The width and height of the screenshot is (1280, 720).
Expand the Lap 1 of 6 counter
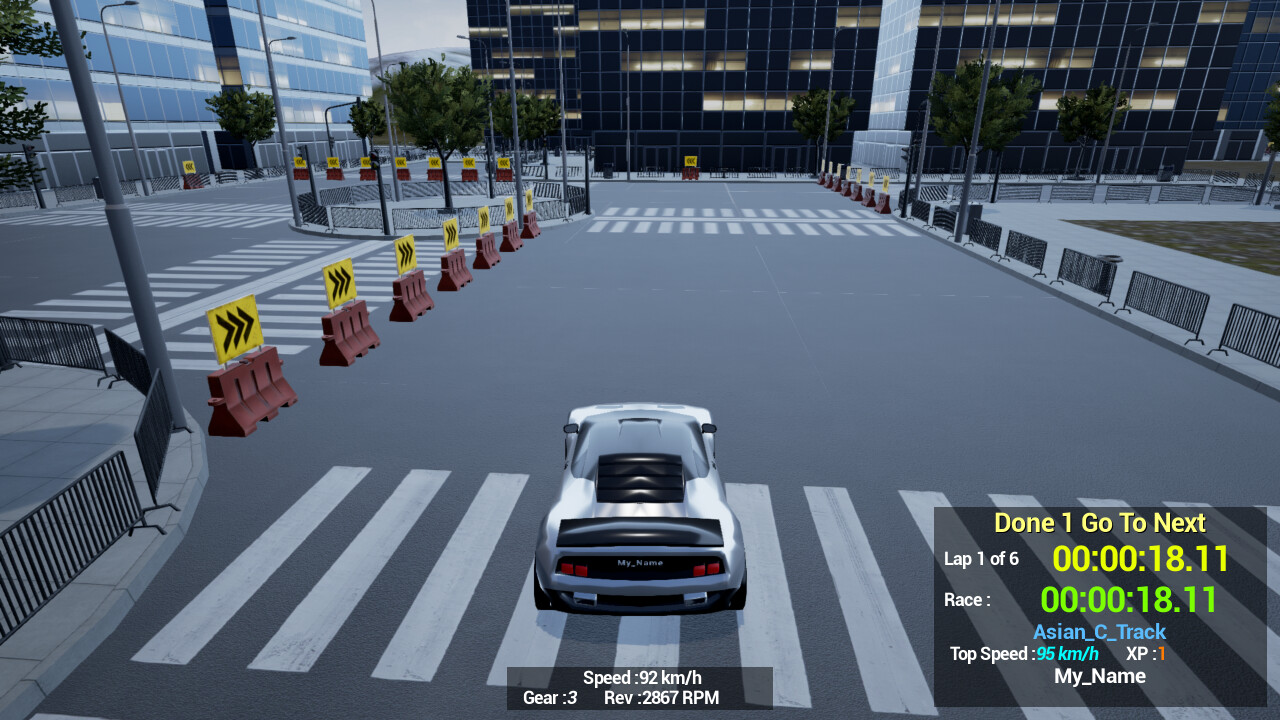tap(981, 560)
